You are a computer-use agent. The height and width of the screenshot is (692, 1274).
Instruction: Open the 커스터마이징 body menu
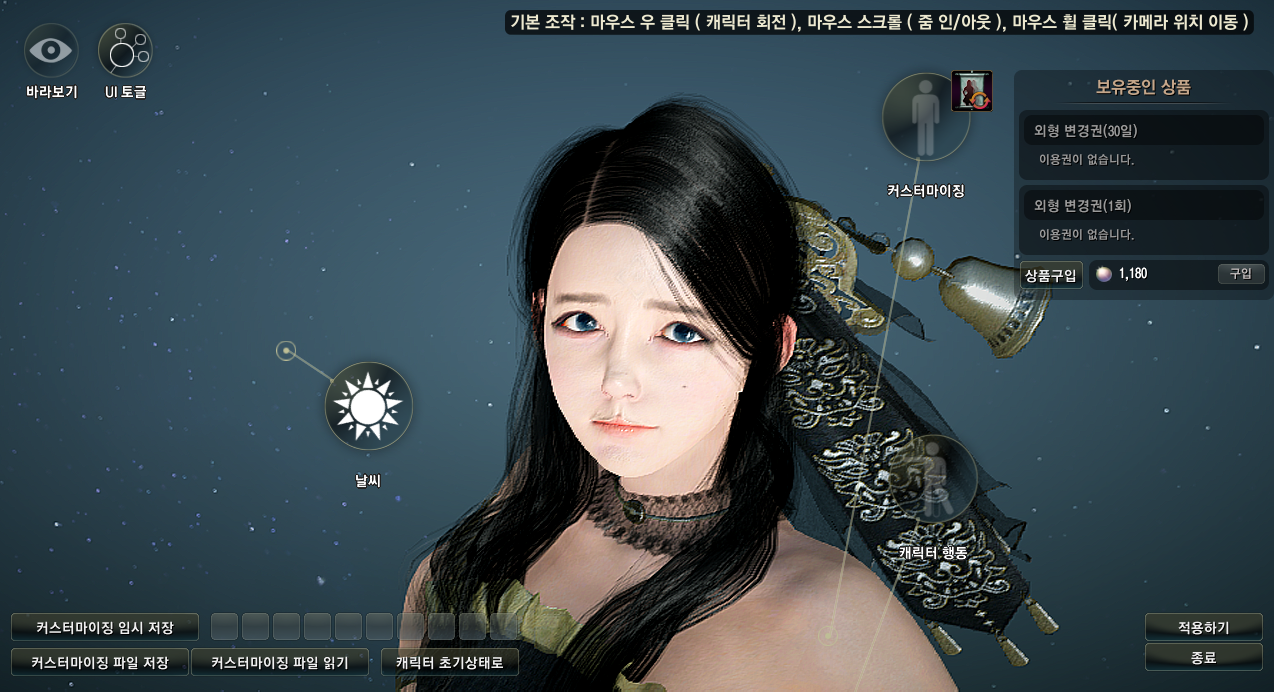click(925, 116)
